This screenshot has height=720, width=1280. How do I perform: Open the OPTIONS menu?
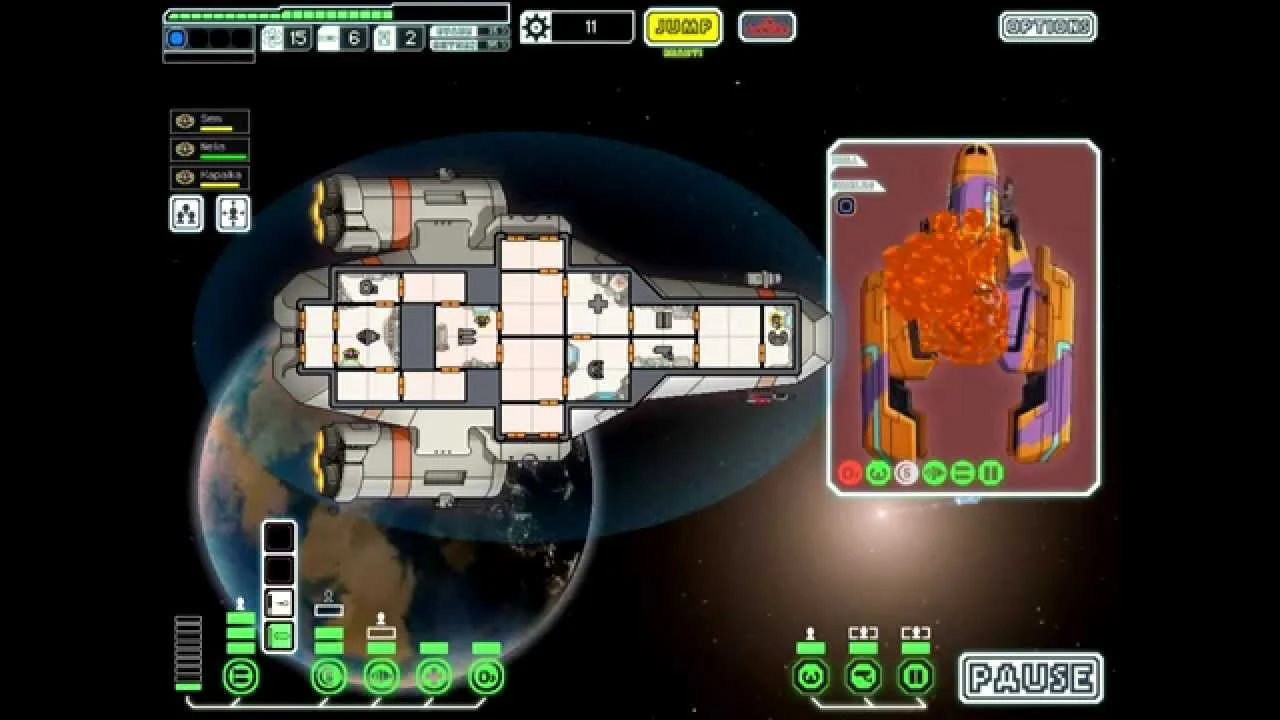[1047, 27]
